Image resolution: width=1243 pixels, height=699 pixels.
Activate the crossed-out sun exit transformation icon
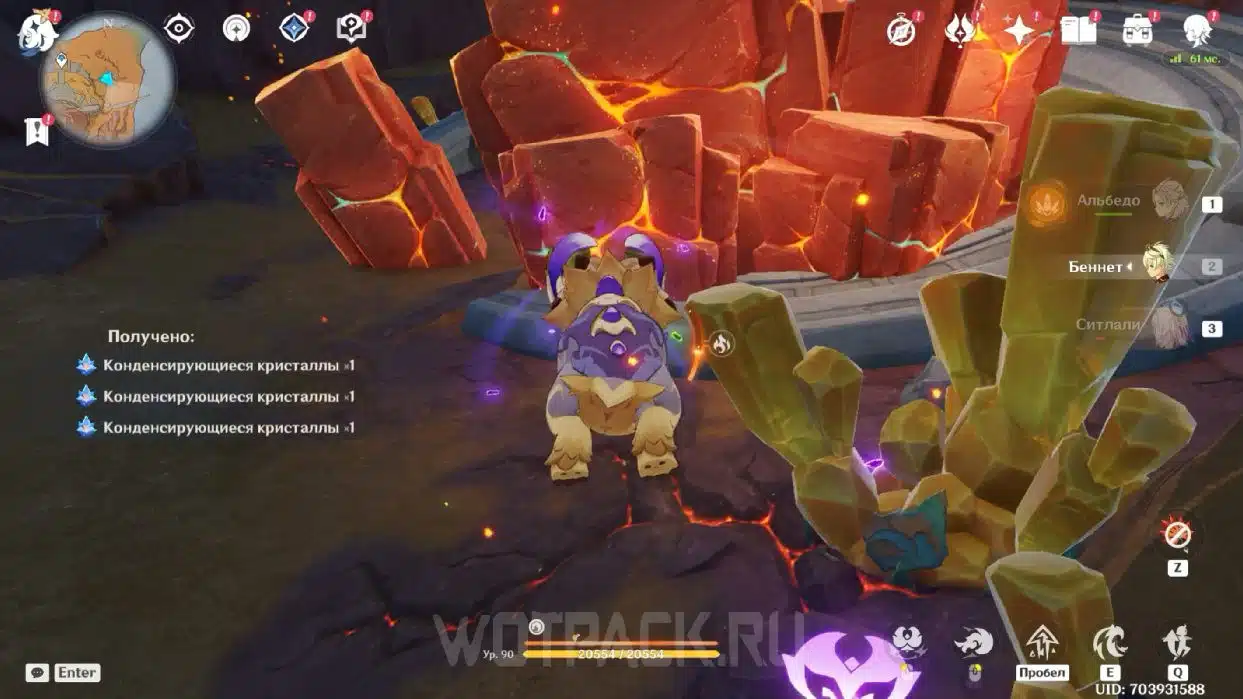[x=1177, y=534]
